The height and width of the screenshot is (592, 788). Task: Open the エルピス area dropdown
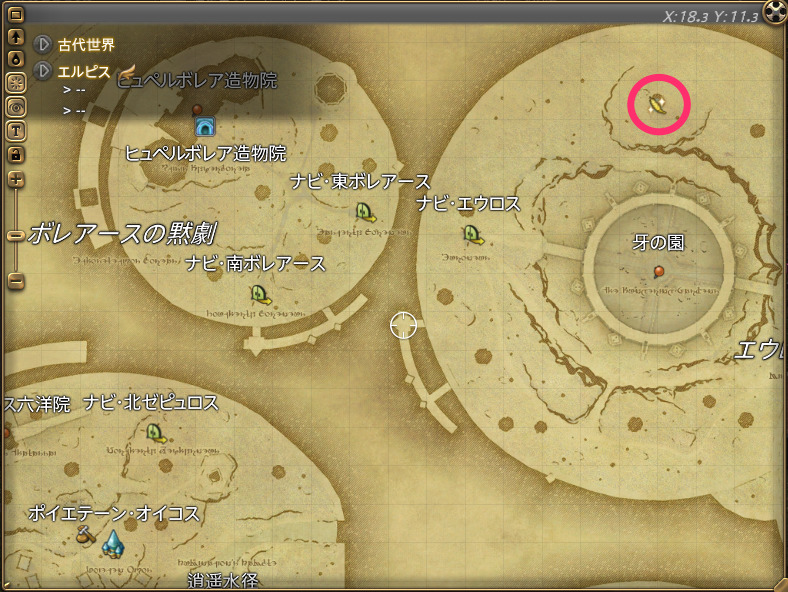[x=44, y=71]
